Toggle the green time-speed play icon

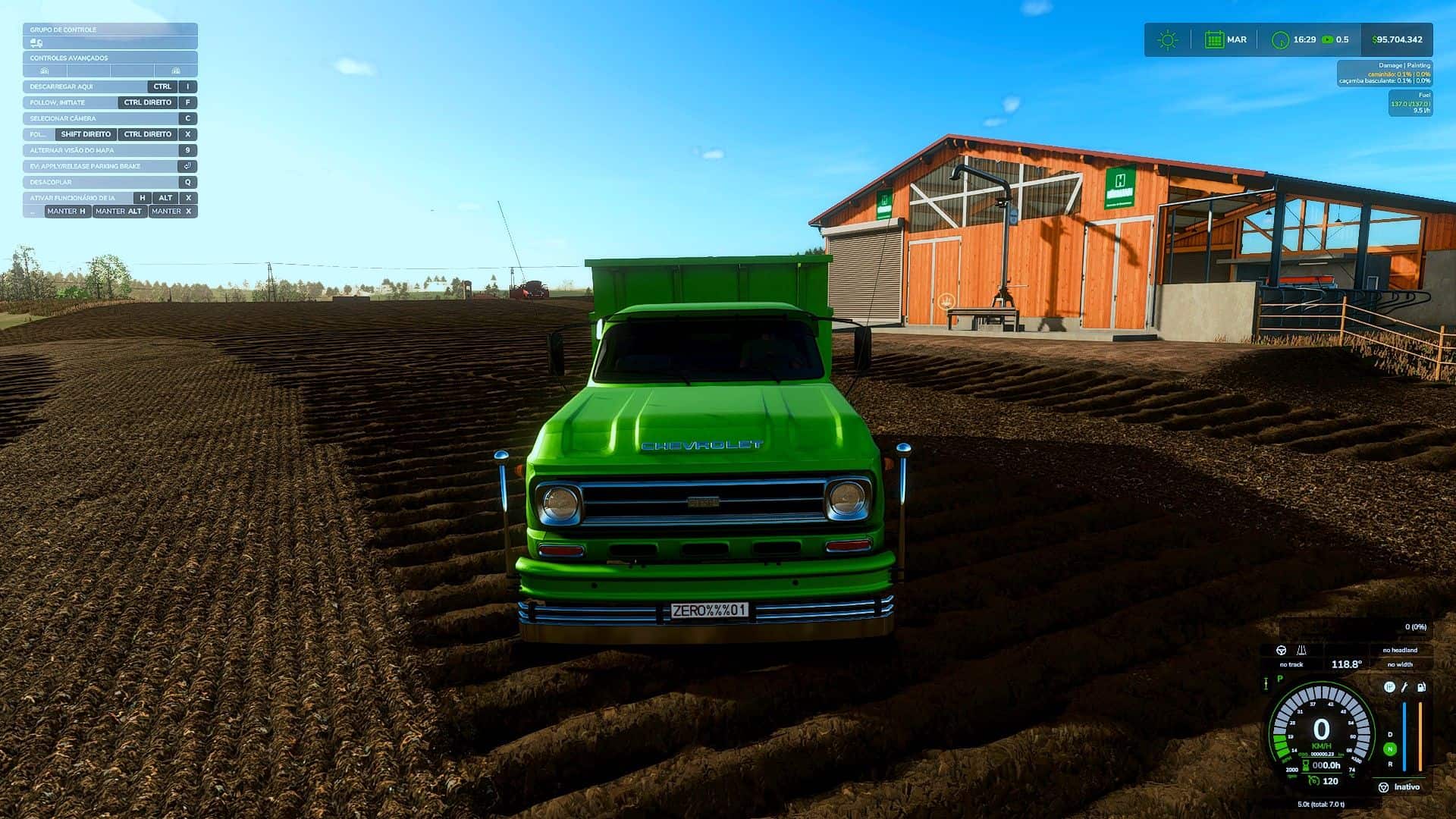tap(1327, 39)
